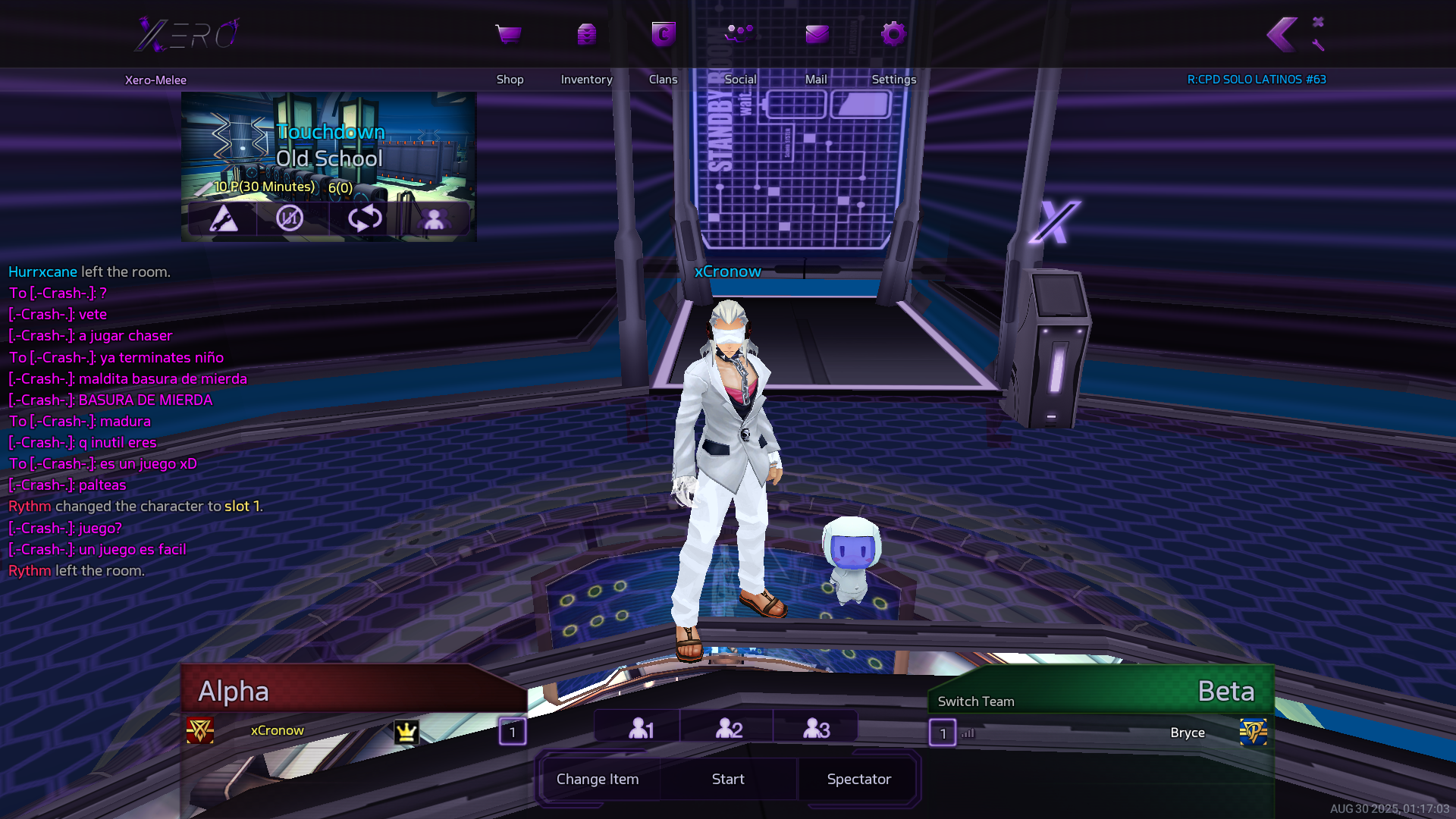Image resolution: width=1456 pixels, height=819 pixels.
Task: Click the small X icon top right
Action: click(x=1318, y=22)
